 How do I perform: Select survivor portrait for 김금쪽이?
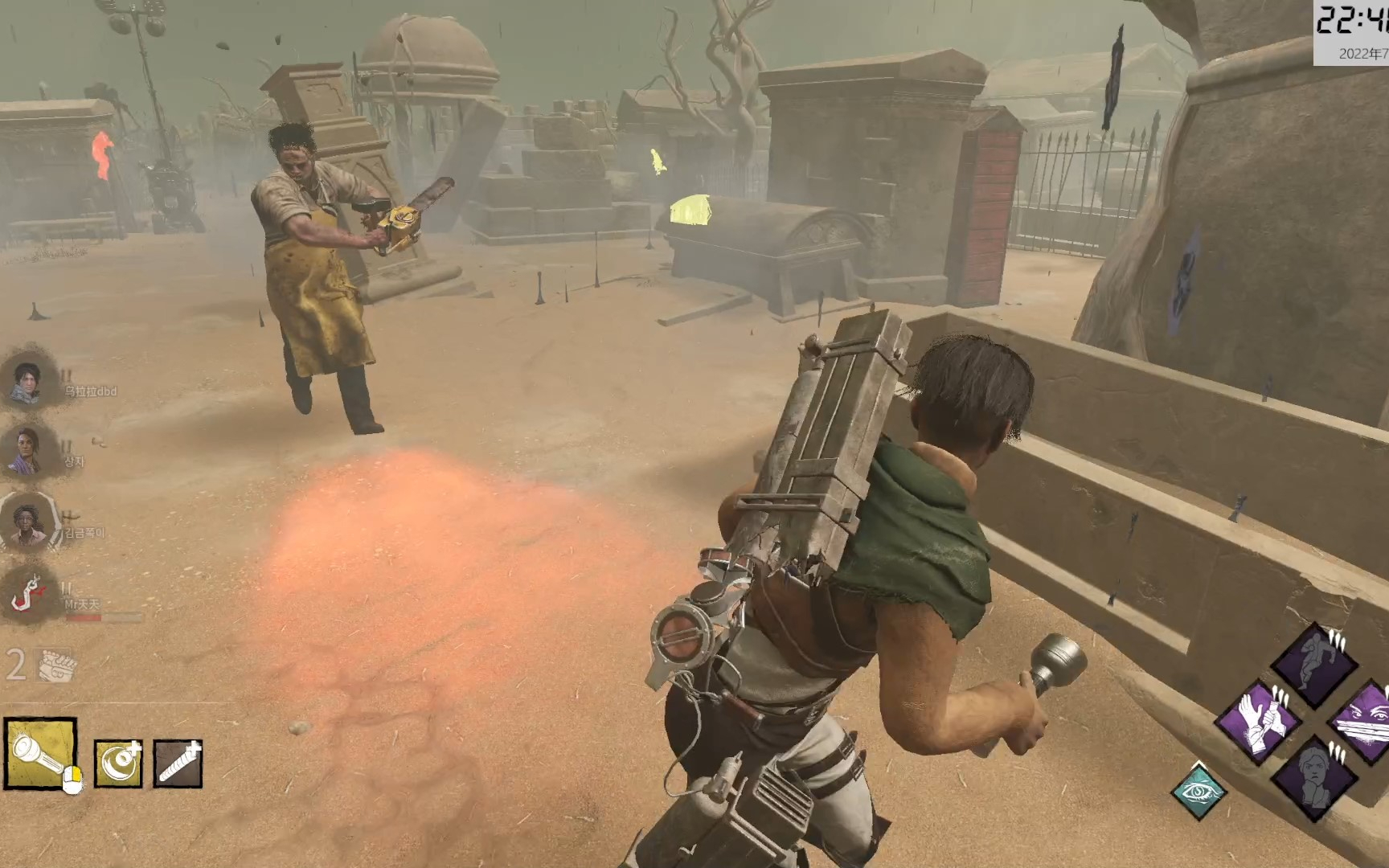[x=29, y=521]
